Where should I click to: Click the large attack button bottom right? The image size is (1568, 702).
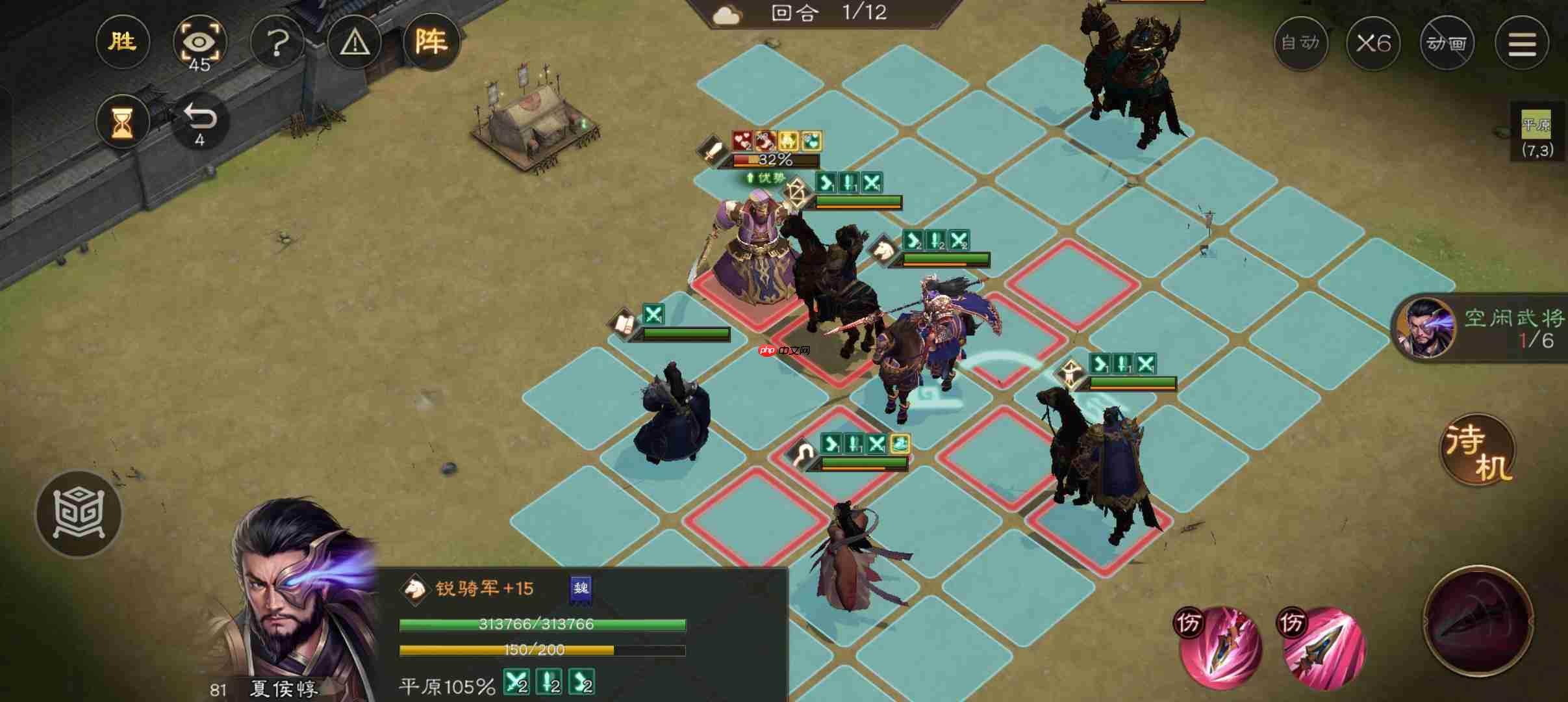click(x=1480, y=624)
